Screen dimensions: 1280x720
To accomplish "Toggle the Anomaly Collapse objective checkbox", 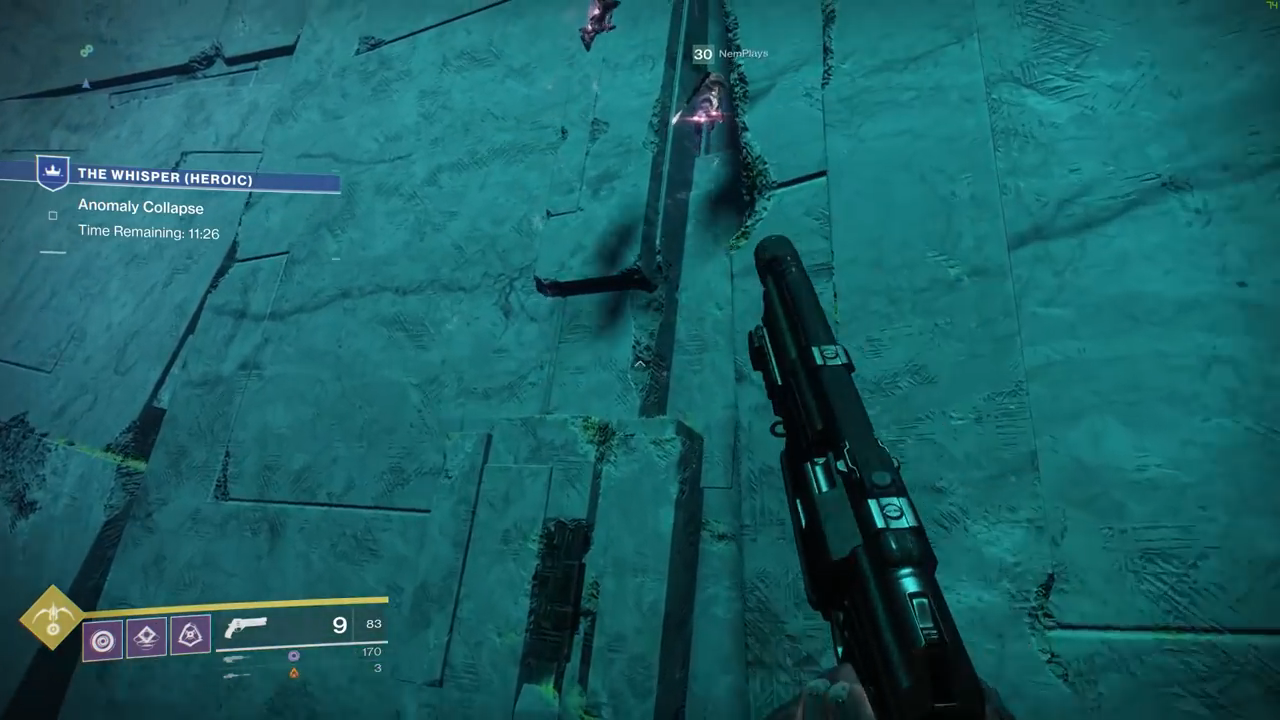I will [53, 215].
